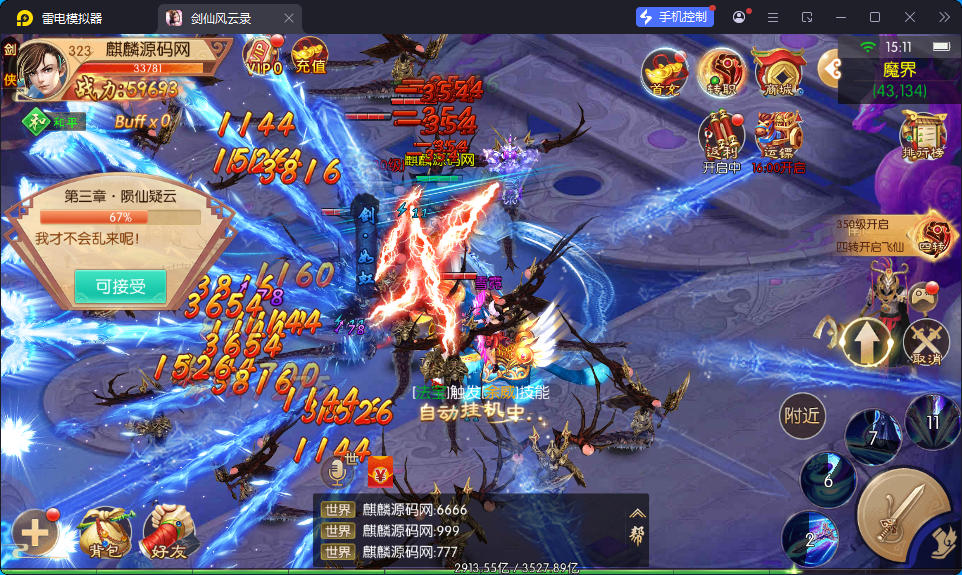Viewport: 962px width, 575px height.
Task: Open the emulator 手机控制 phone control
Action: [x=675, y=17]
